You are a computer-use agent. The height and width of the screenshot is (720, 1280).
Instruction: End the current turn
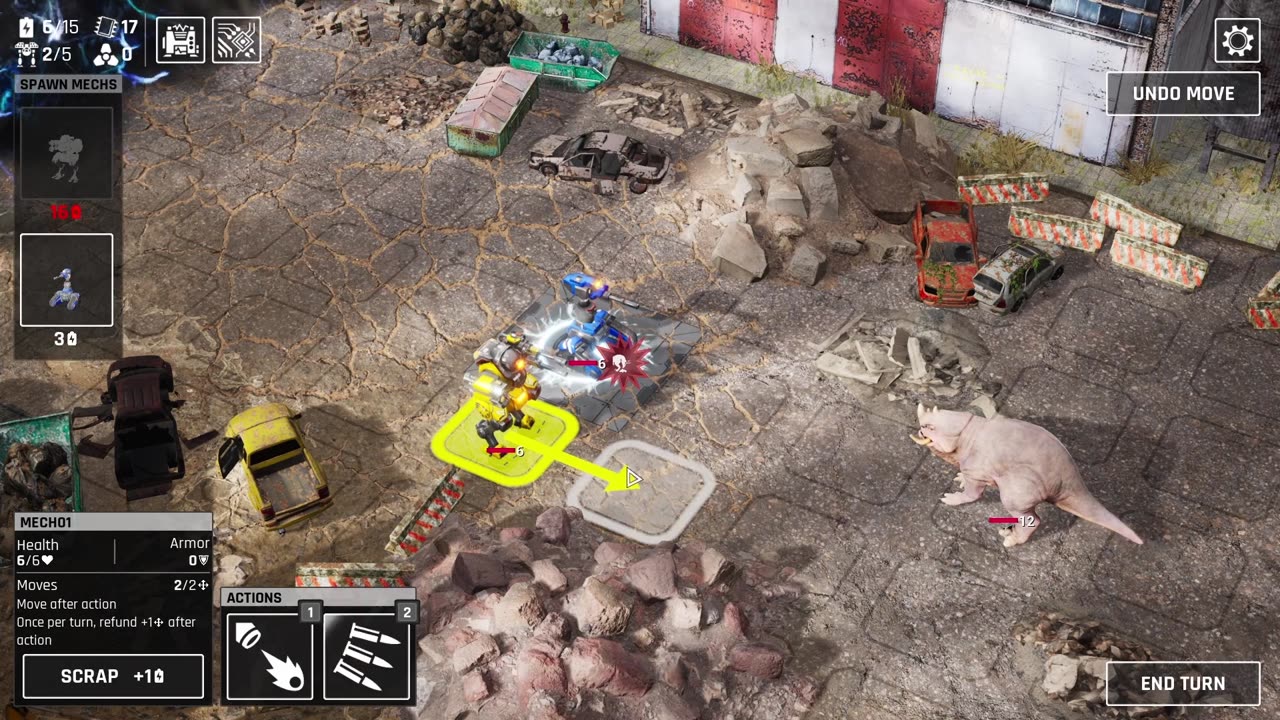click(1183, 683)
